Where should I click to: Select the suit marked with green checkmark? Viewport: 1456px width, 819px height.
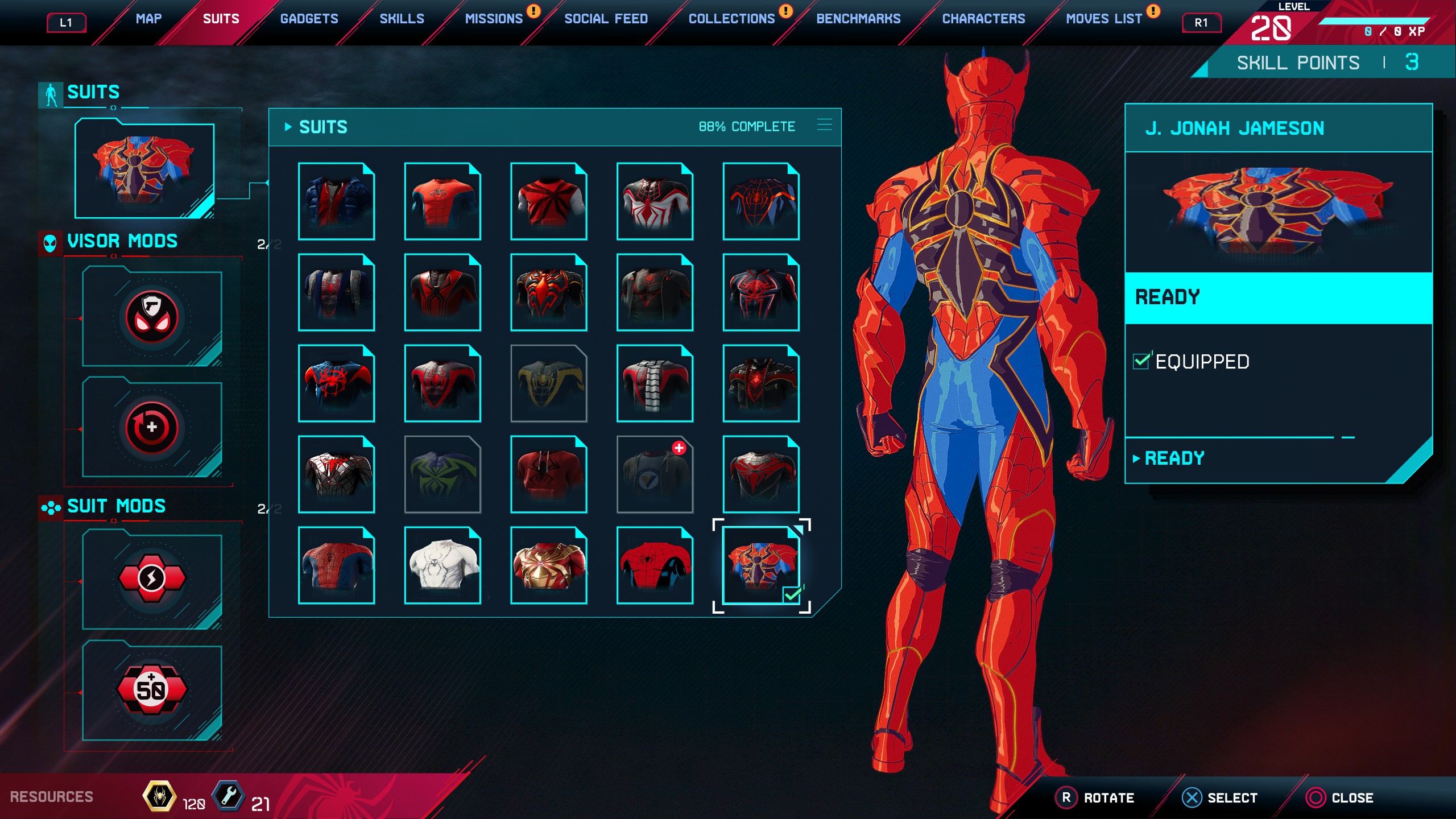(x=761, y=565)
